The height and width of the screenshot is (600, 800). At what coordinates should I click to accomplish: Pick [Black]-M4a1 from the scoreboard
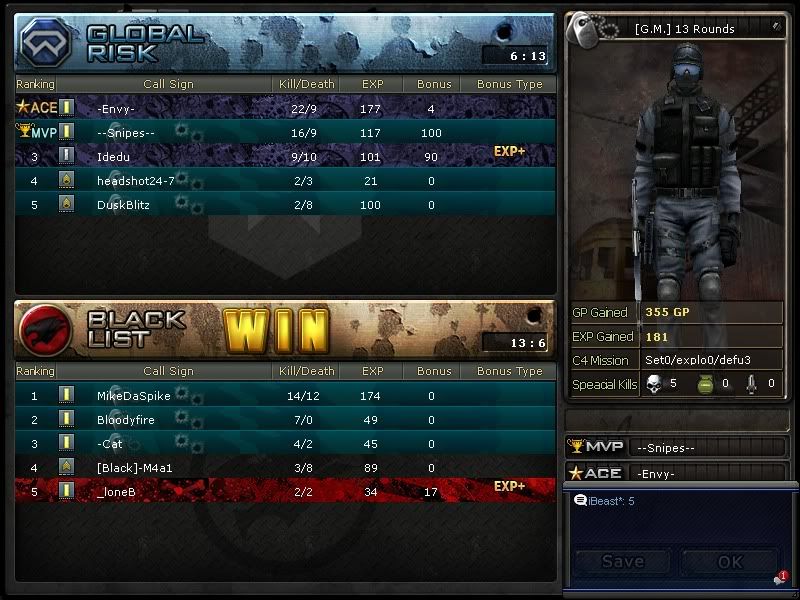[x=285, y=467]
